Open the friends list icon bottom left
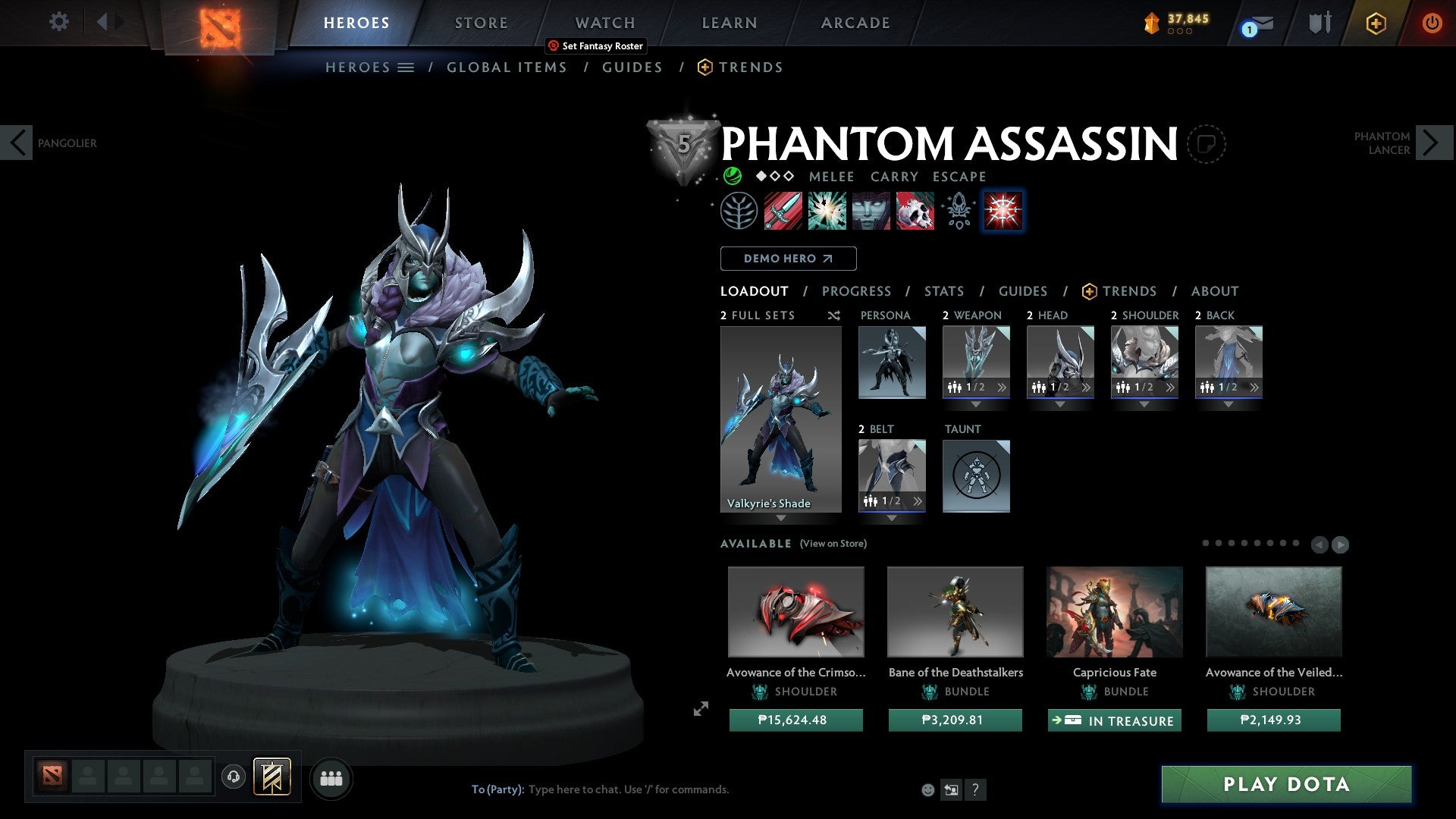Viewport: 1456px width, 819px height. (x=331, y=778)
